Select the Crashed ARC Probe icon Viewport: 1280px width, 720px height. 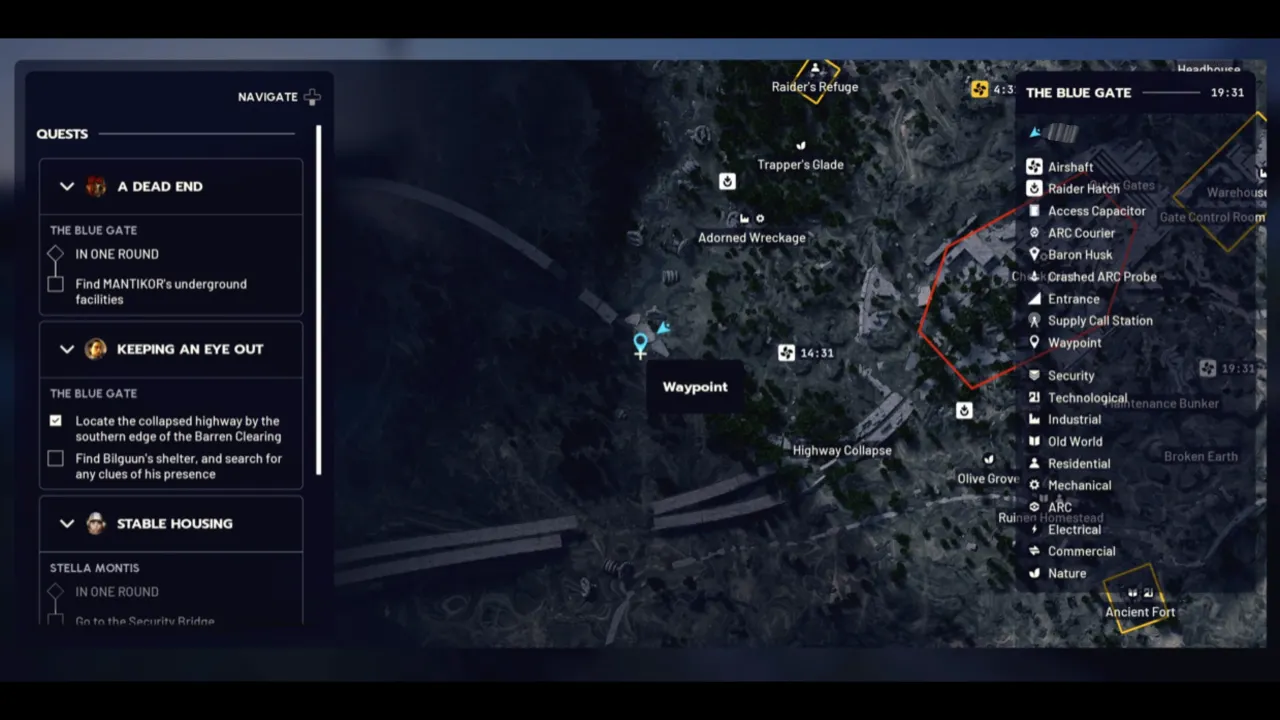click(1034, 276)
